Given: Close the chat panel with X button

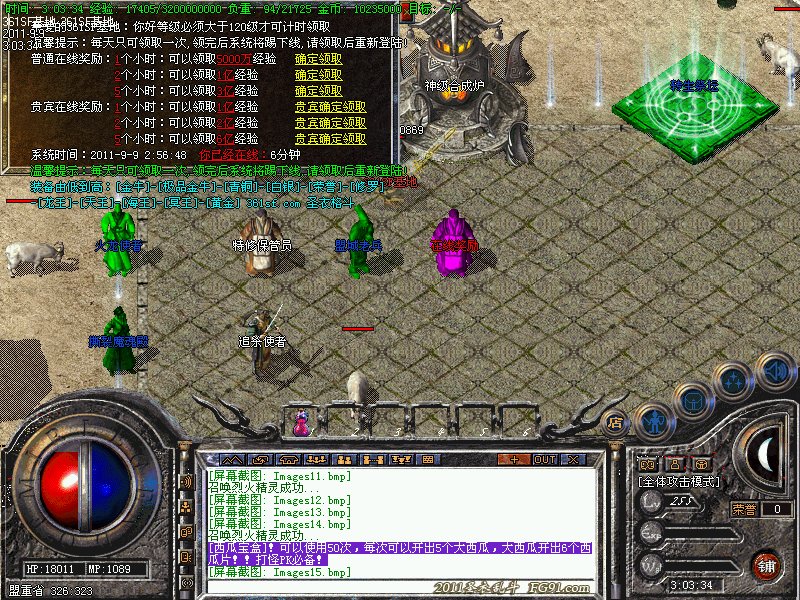Looking at the screenshot, I should pos(574,459).
